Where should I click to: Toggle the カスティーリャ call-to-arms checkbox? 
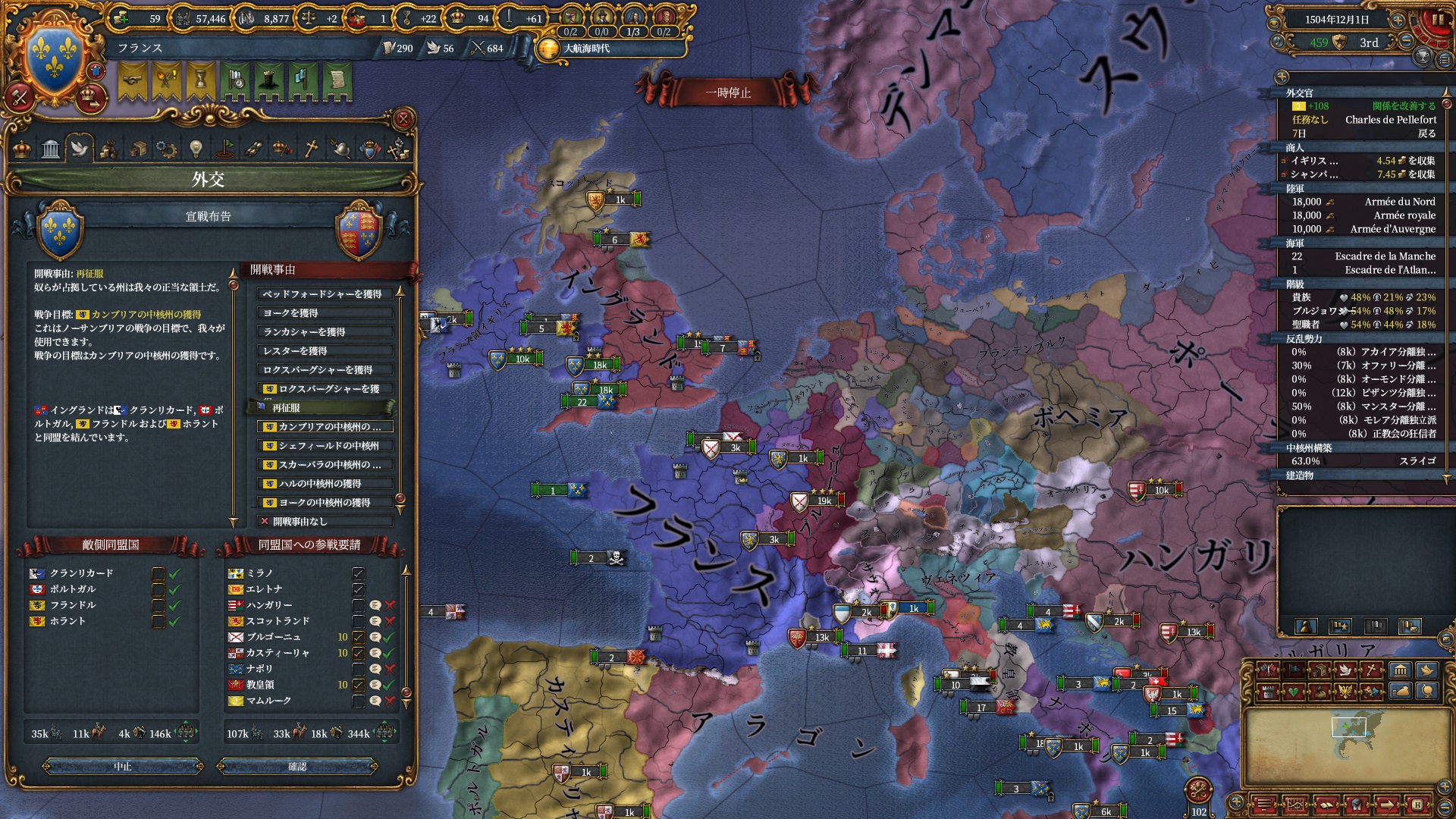[359, 653]
